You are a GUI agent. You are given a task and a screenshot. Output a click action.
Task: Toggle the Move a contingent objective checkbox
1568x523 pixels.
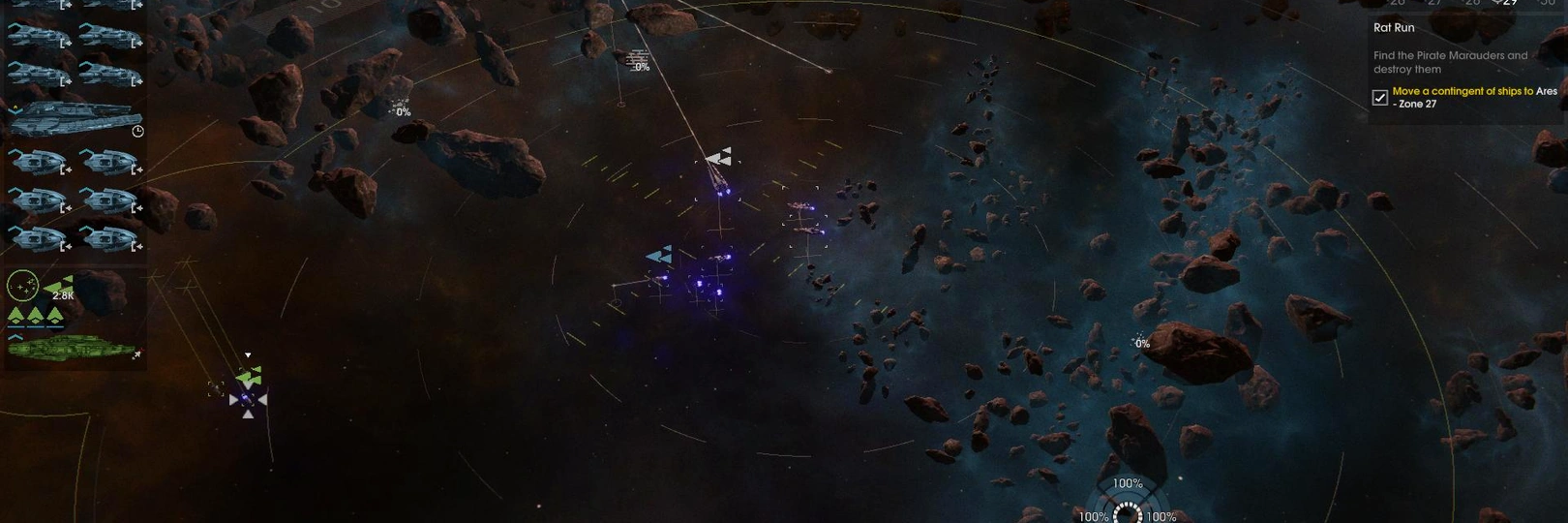1380,97
